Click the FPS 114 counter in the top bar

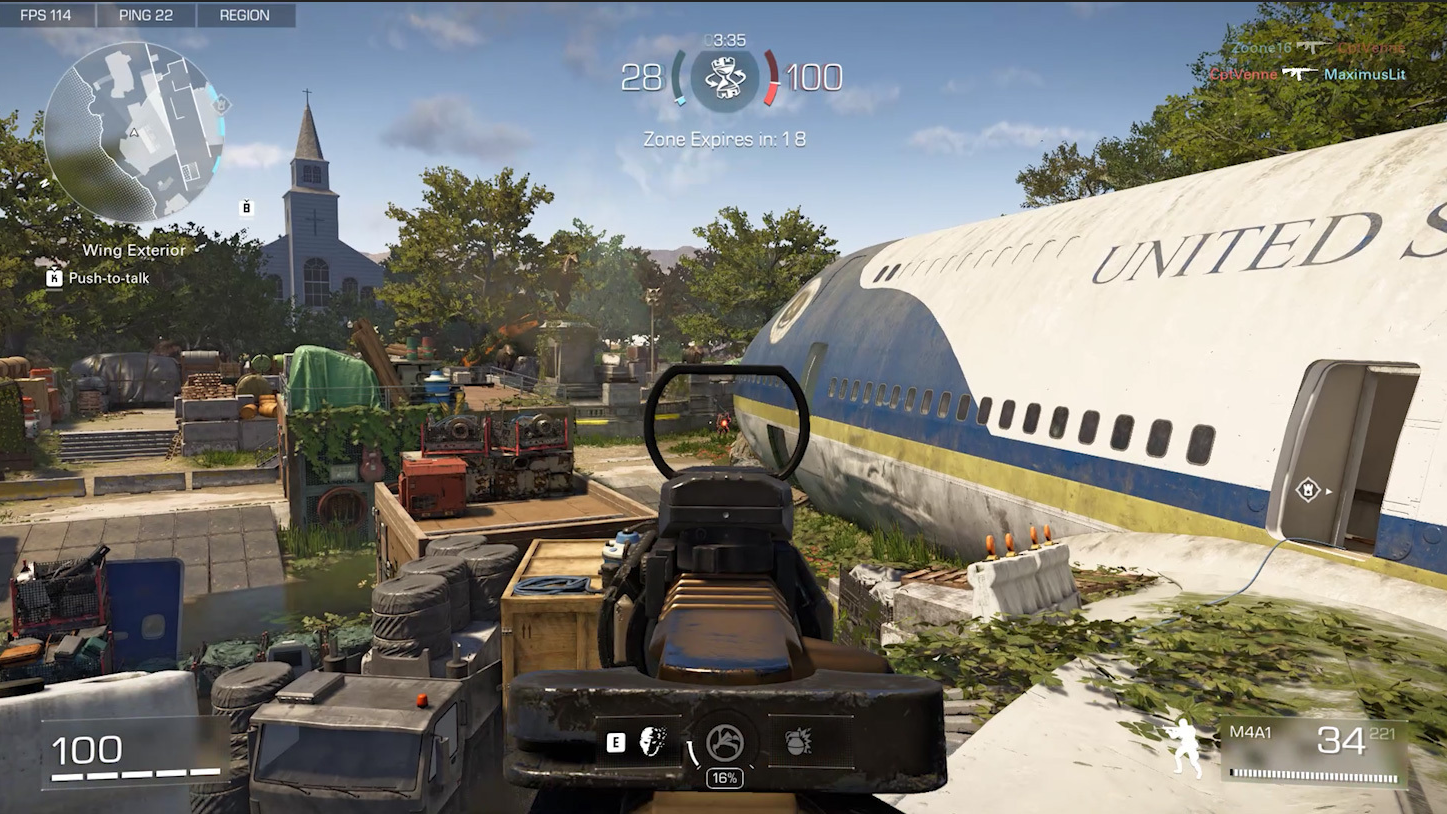[47, 14]
